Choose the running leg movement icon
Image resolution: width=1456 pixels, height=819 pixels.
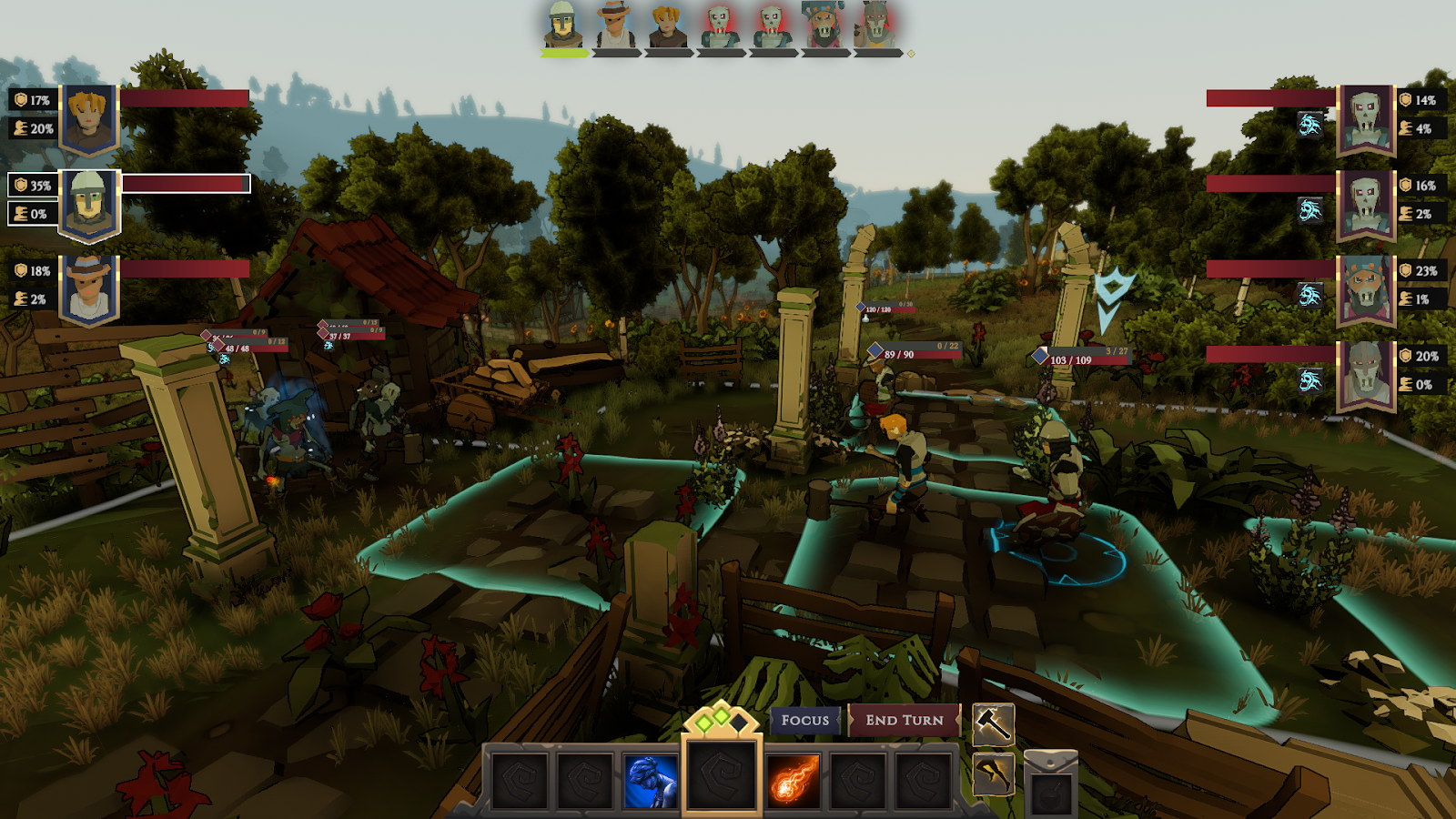[x=993, y=774]
